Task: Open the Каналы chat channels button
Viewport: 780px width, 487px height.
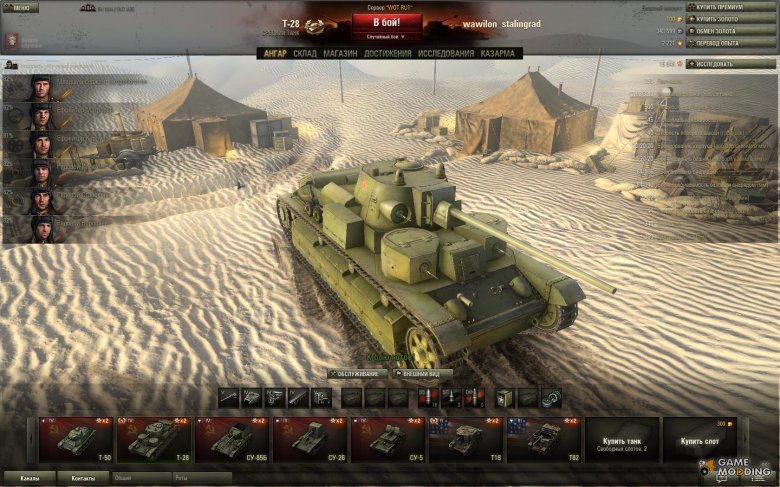Action: click(x=29, y=478)
